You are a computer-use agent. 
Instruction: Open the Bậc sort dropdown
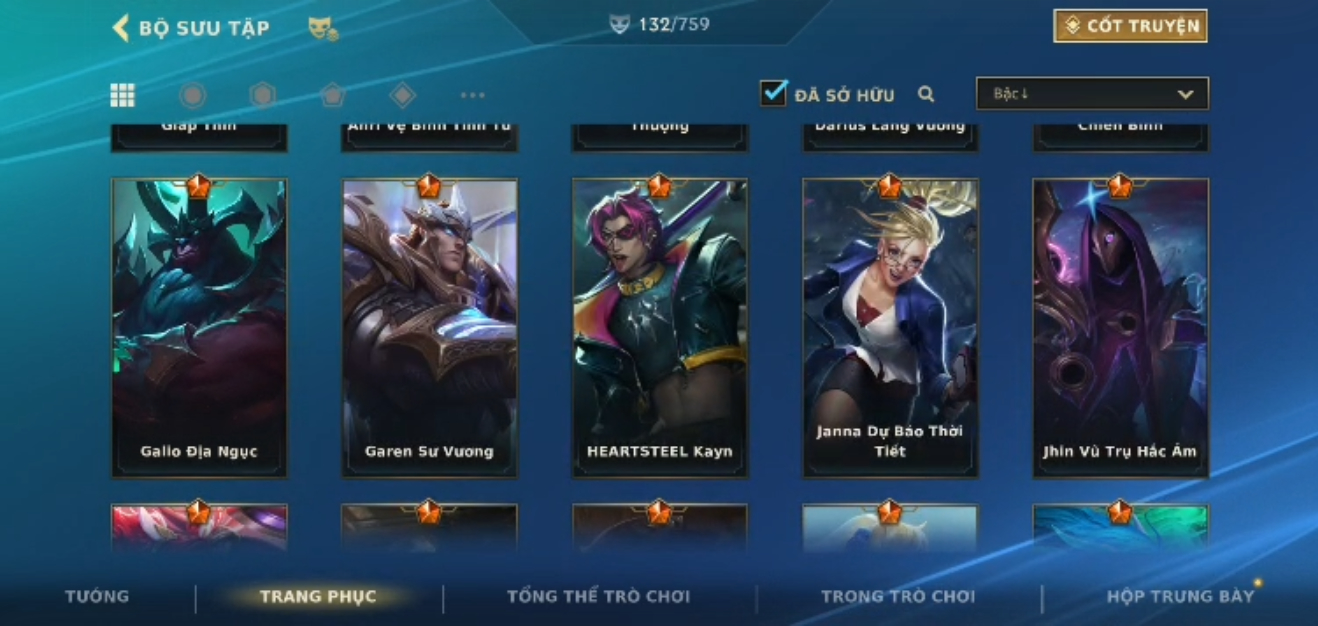point(1092,94)
